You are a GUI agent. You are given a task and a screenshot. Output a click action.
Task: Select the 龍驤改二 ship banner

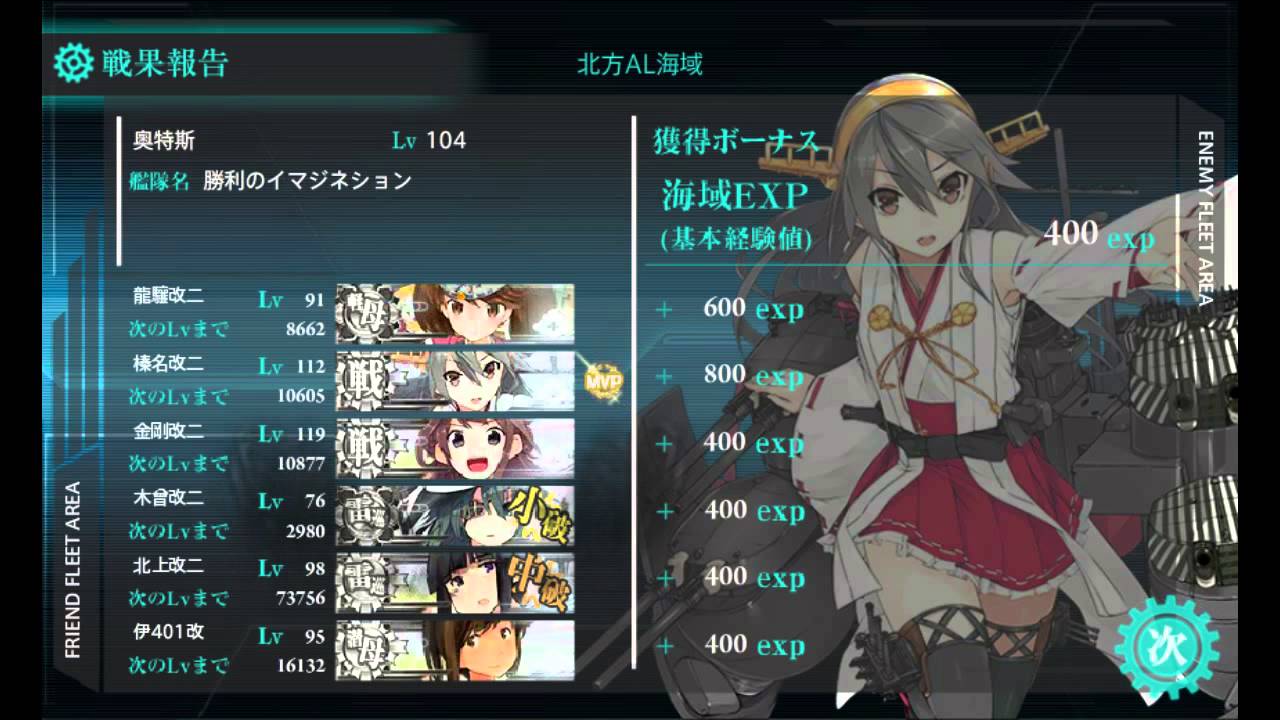455,313
